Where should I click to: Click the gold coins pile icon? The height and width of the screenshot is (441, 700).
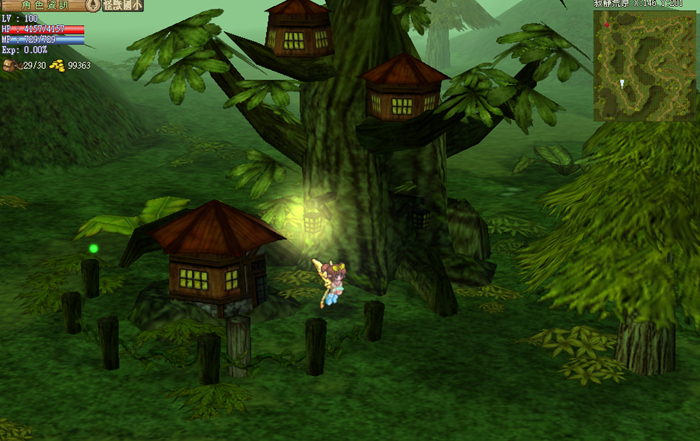pyautogui.click(x=57, y=65)
